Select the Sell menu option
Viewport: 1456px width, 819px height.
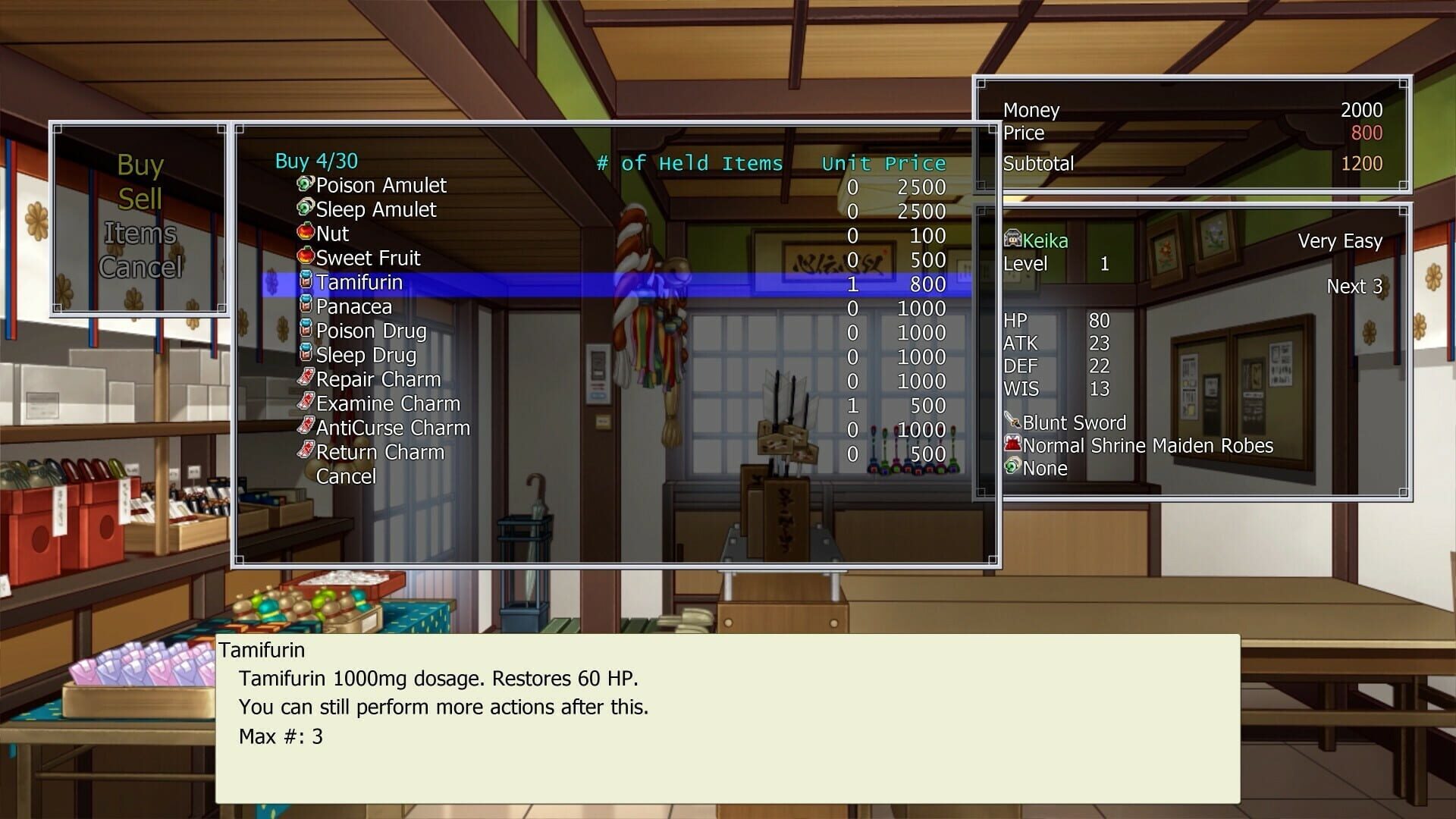coord(140,199)
